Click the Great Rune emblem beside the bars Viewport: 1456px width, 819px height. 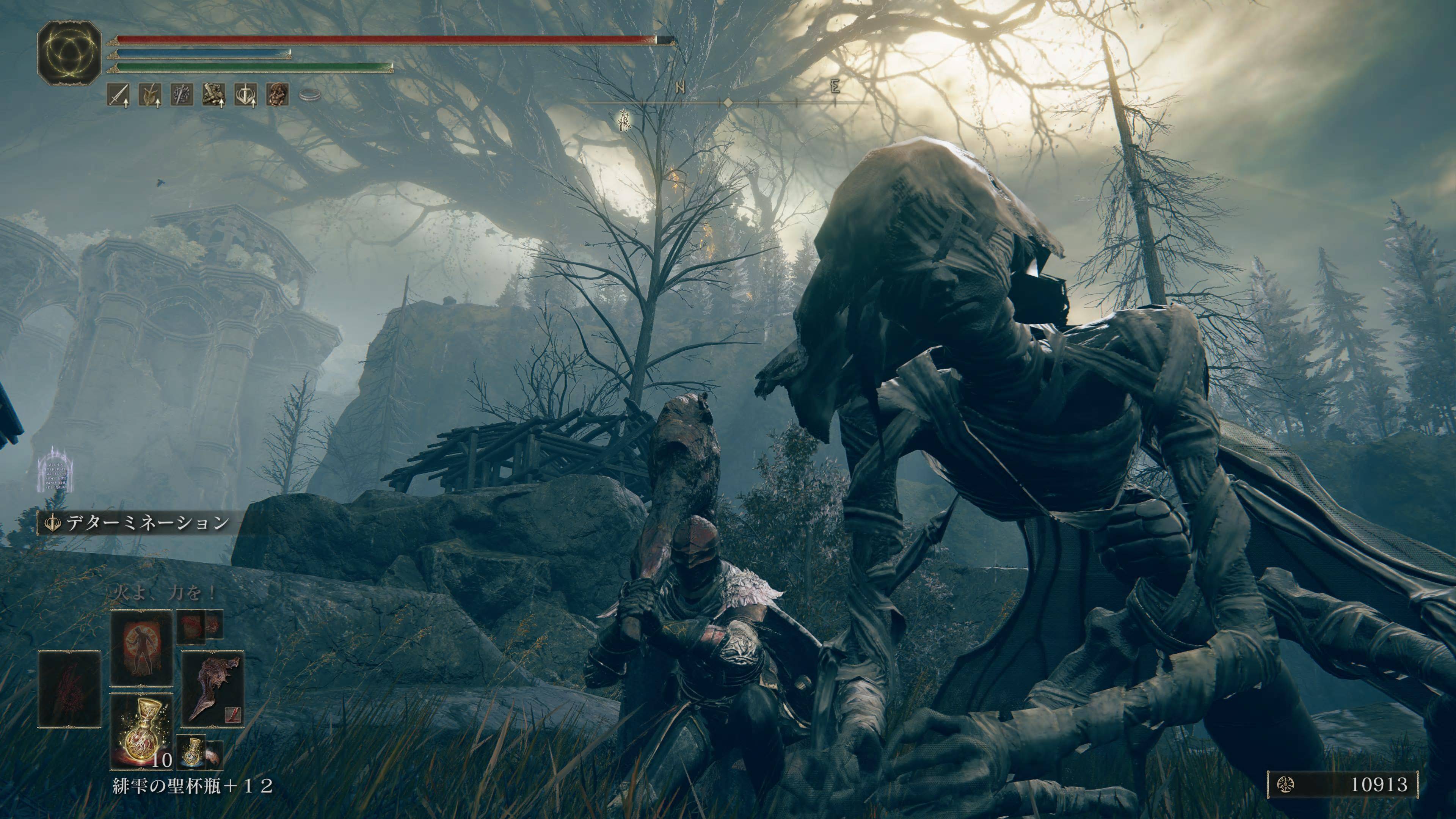tap(69, 53)
